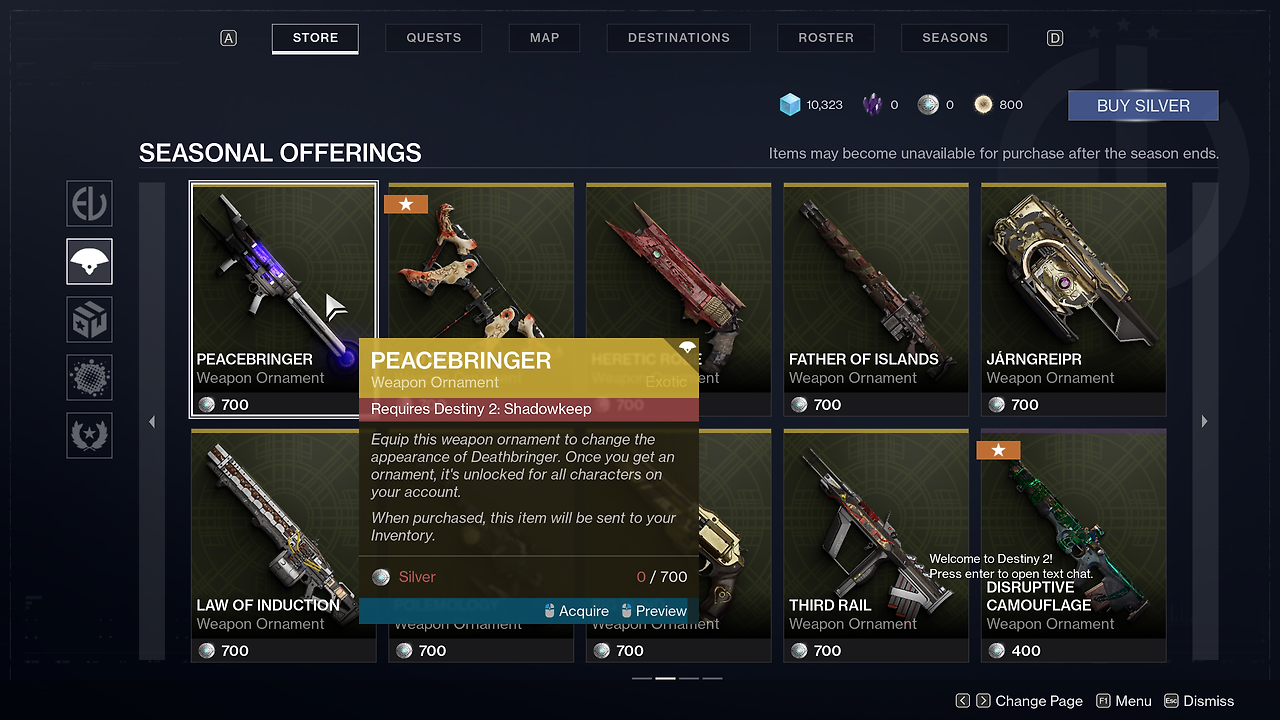Viewport: 1280px width, 720px height.
Task: Open the Map tab
Action: pos(544,38)
